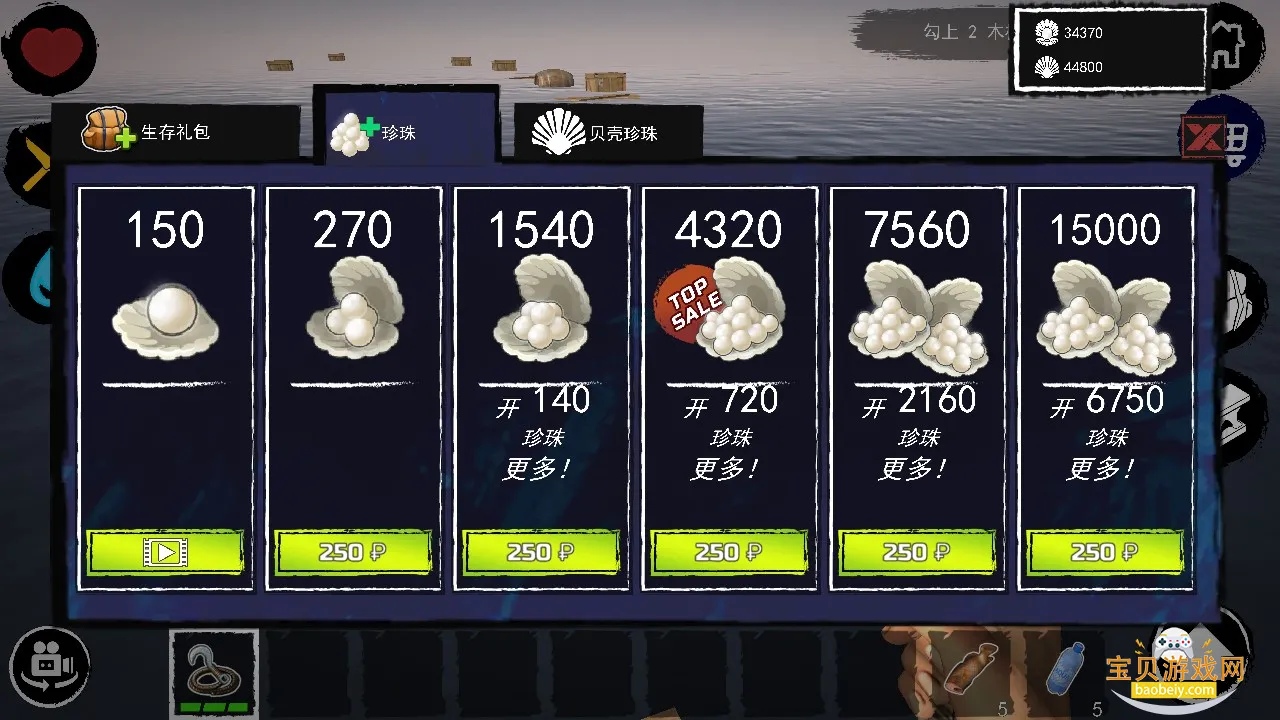Buy the Top Sale 4320 pearls pack
1280x720 pixels.
click(729, 551)
